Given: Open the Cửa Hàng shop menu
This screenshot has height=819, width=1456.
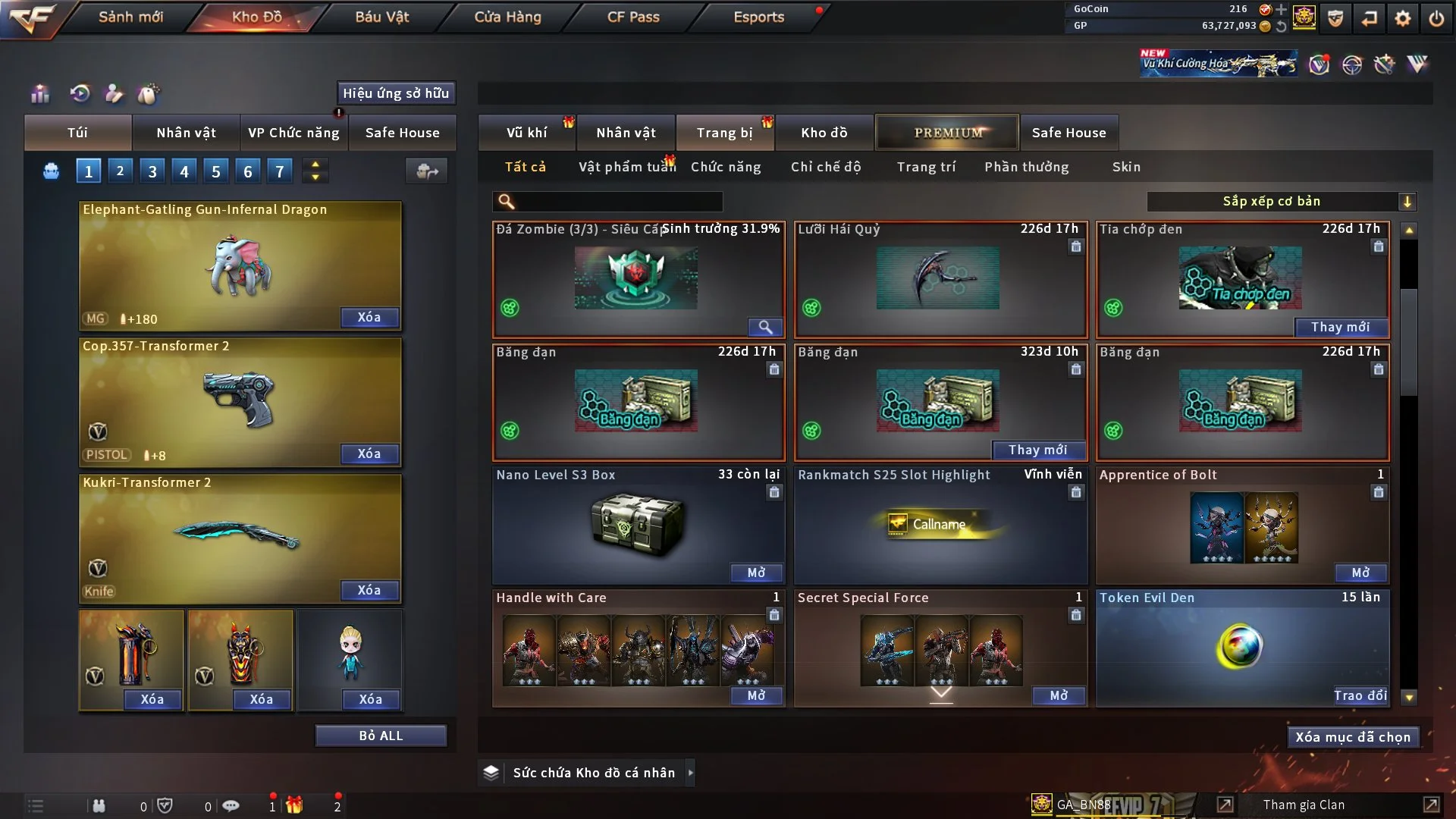Looking at the screenshot, I should (507, 17).
